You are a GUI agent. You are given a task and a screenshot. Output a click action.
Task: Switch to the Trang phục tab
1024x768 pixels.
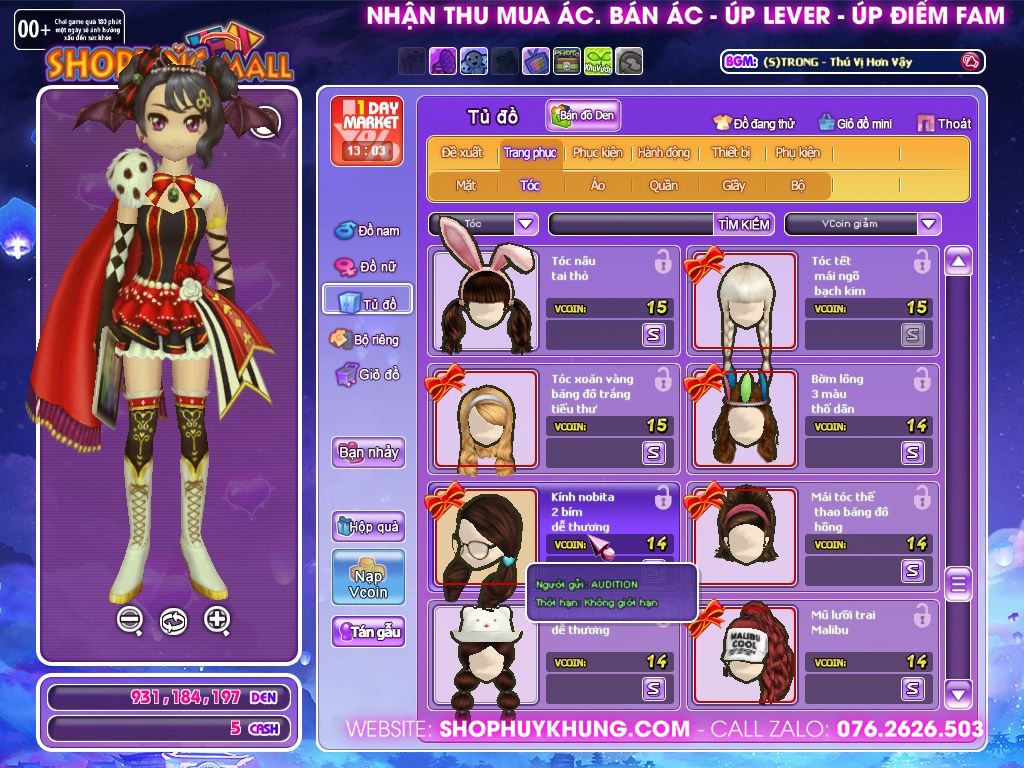click(x=530, y=153)
